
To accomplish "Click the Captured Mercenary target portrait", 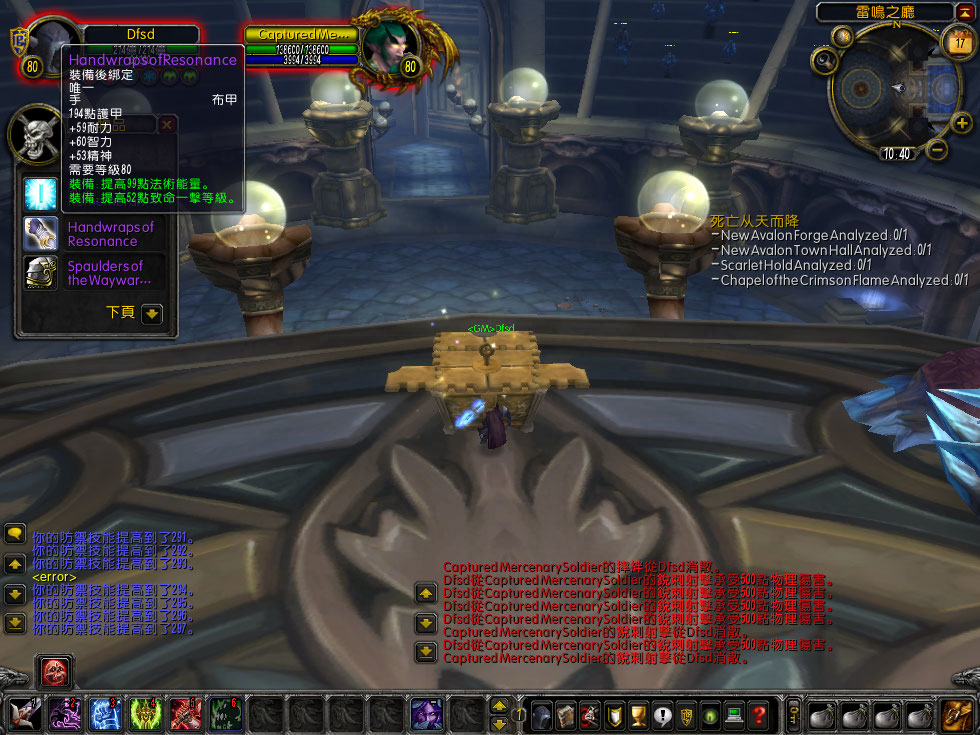I will point(385,45).
